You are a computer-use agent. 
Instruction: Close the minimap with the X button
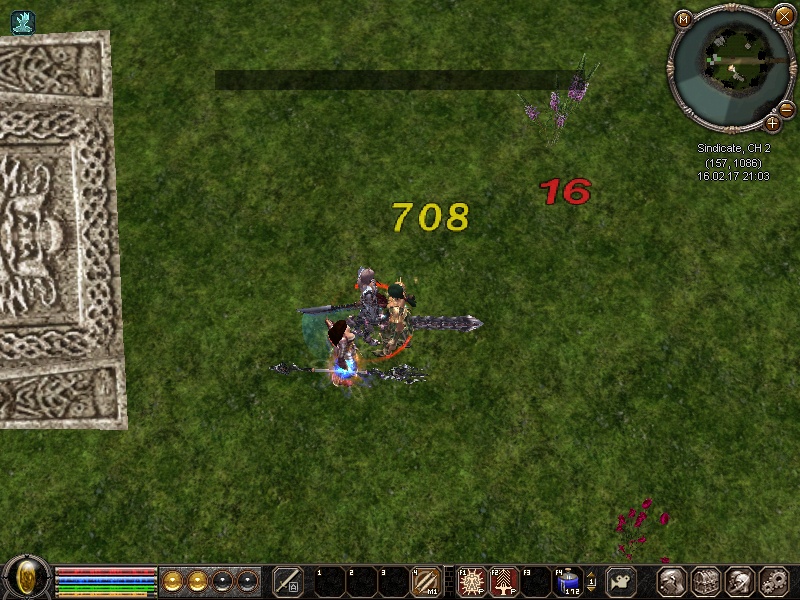tap(783, 14)
